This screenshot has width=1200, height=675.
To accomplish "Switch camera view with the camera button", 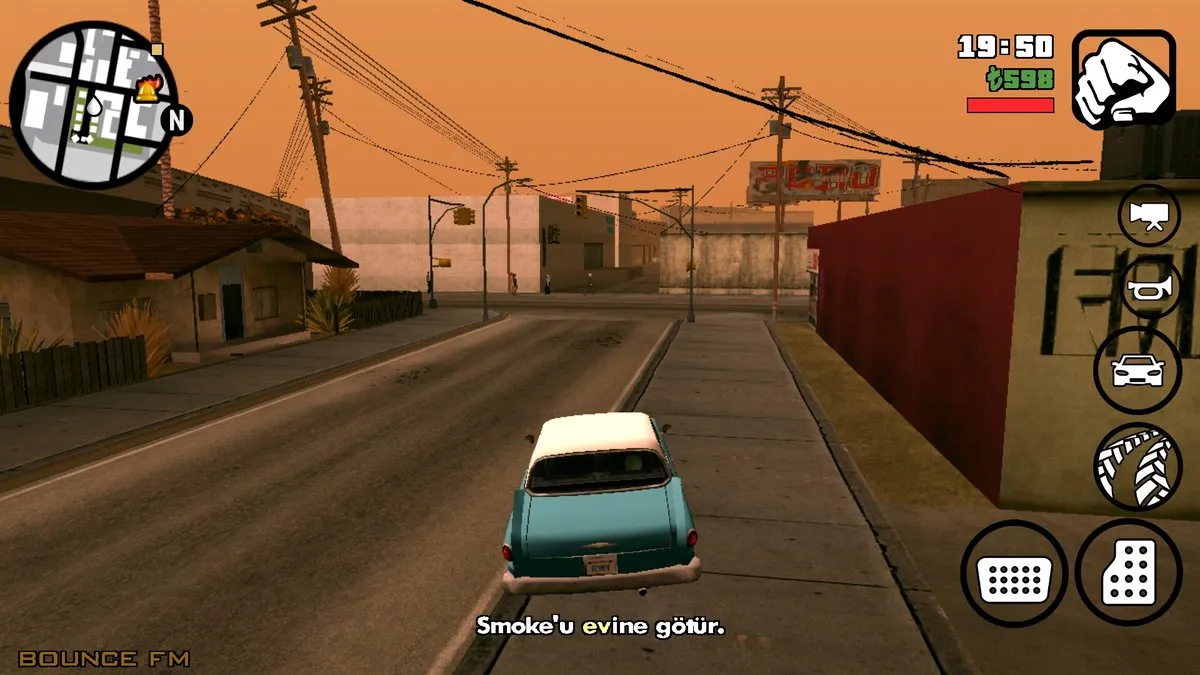I will click(1148, 215).
